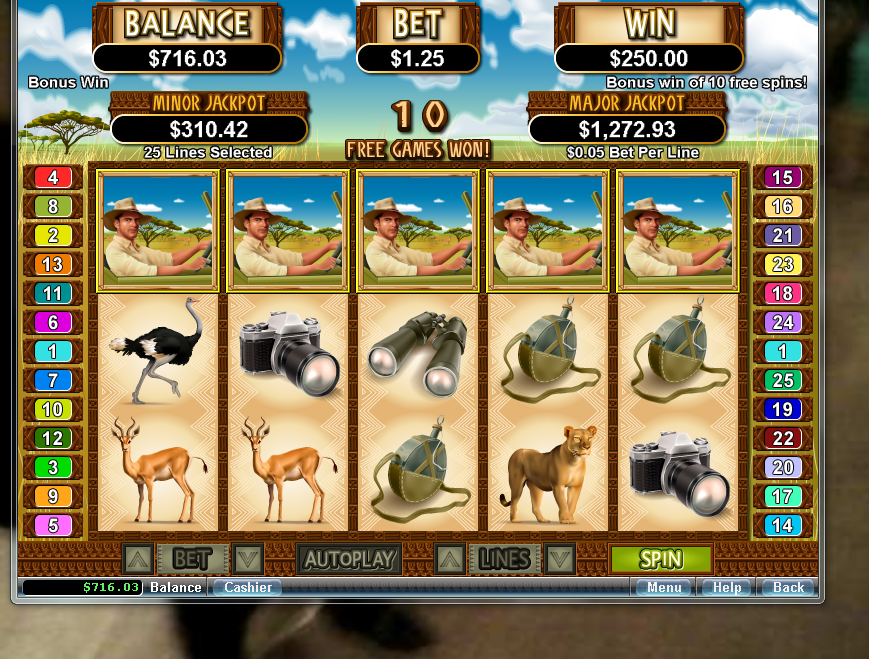Decrease bet with the down arrow
869x659 pixels.
click(x=247, y=559)
